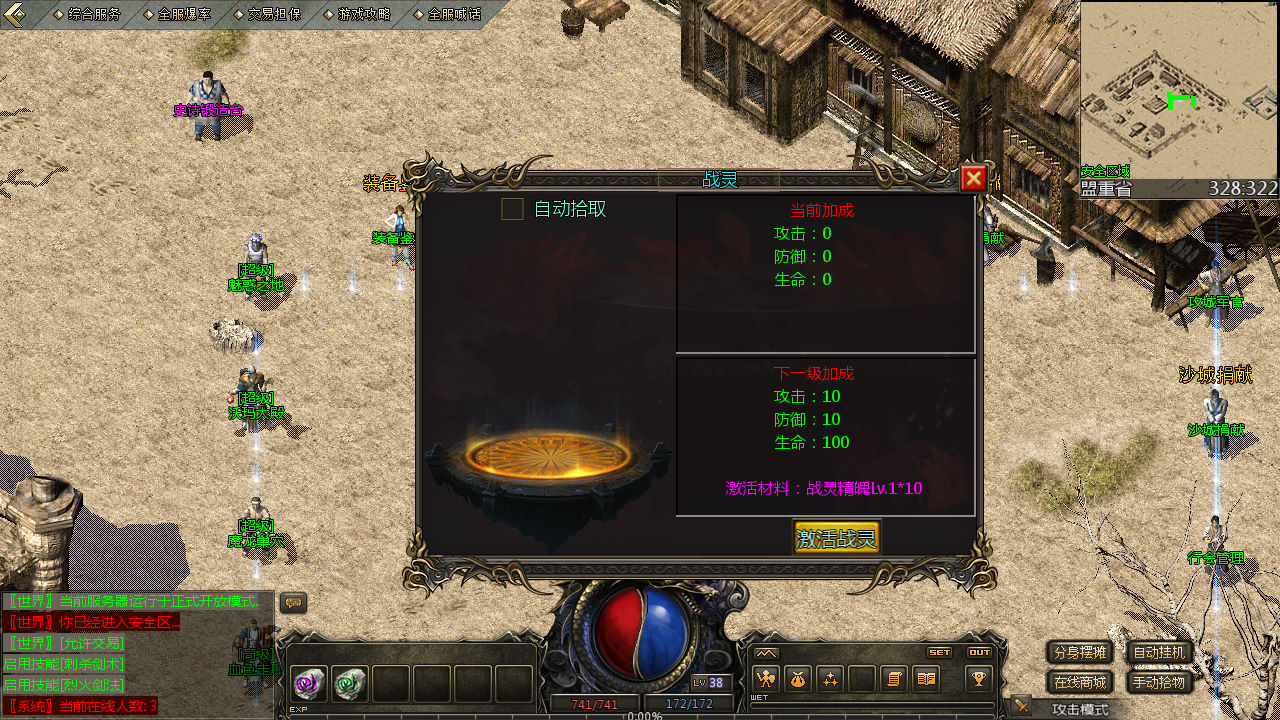The height and width of the screenshot is (720, 1280).
Task: Open the chat bubble button
Action: (293, 603)
